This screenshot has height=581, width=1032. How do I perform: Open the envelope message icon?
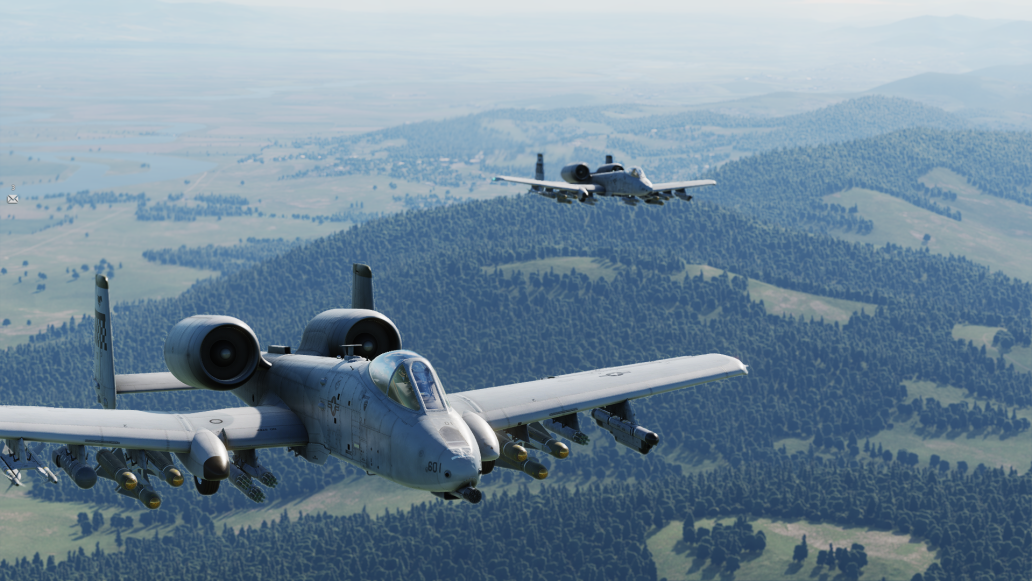(x=13, y=198)
